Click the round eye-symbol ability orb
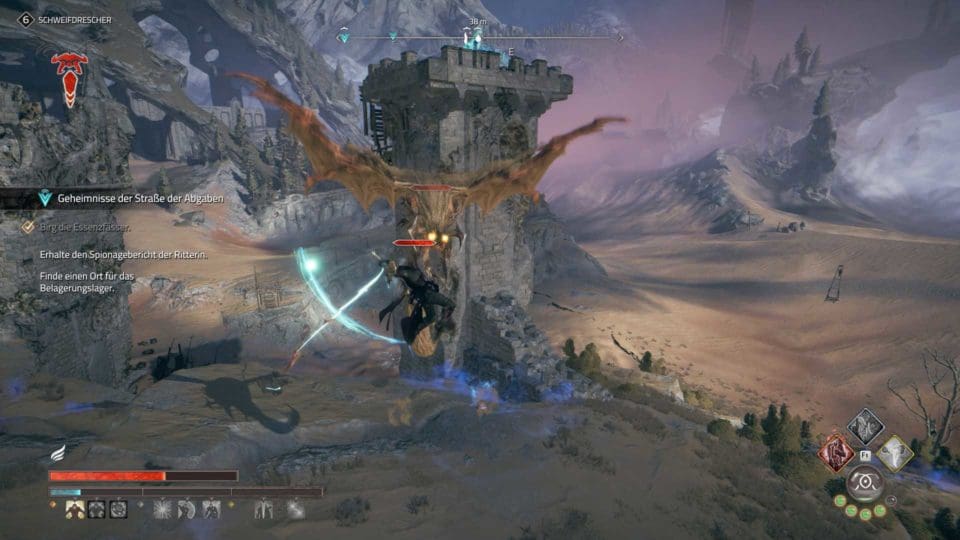Image resolution: width=960 pixels, height=540 pixels. [864, 484]
